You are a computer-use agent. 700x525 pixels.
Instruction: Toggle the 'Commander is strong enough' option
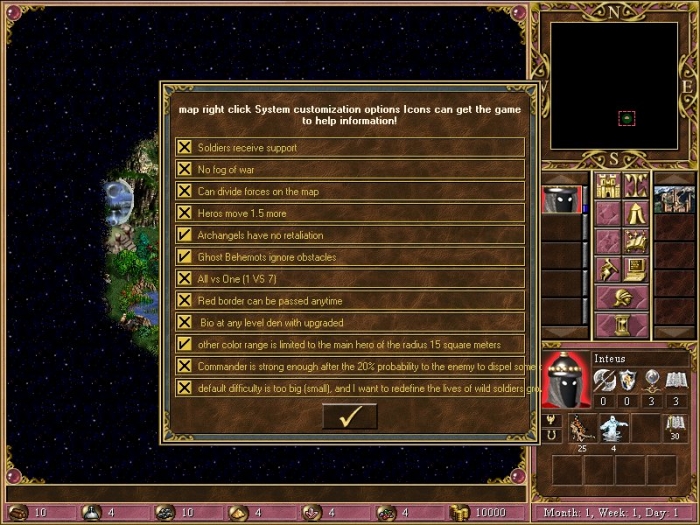tap(185, 366)
